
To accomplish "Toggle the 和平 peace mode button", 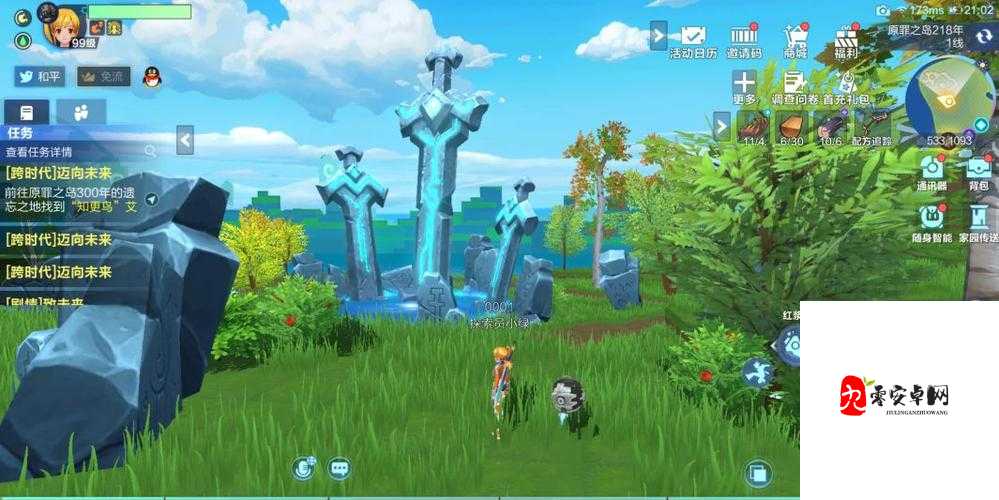I will pos(39,76).
